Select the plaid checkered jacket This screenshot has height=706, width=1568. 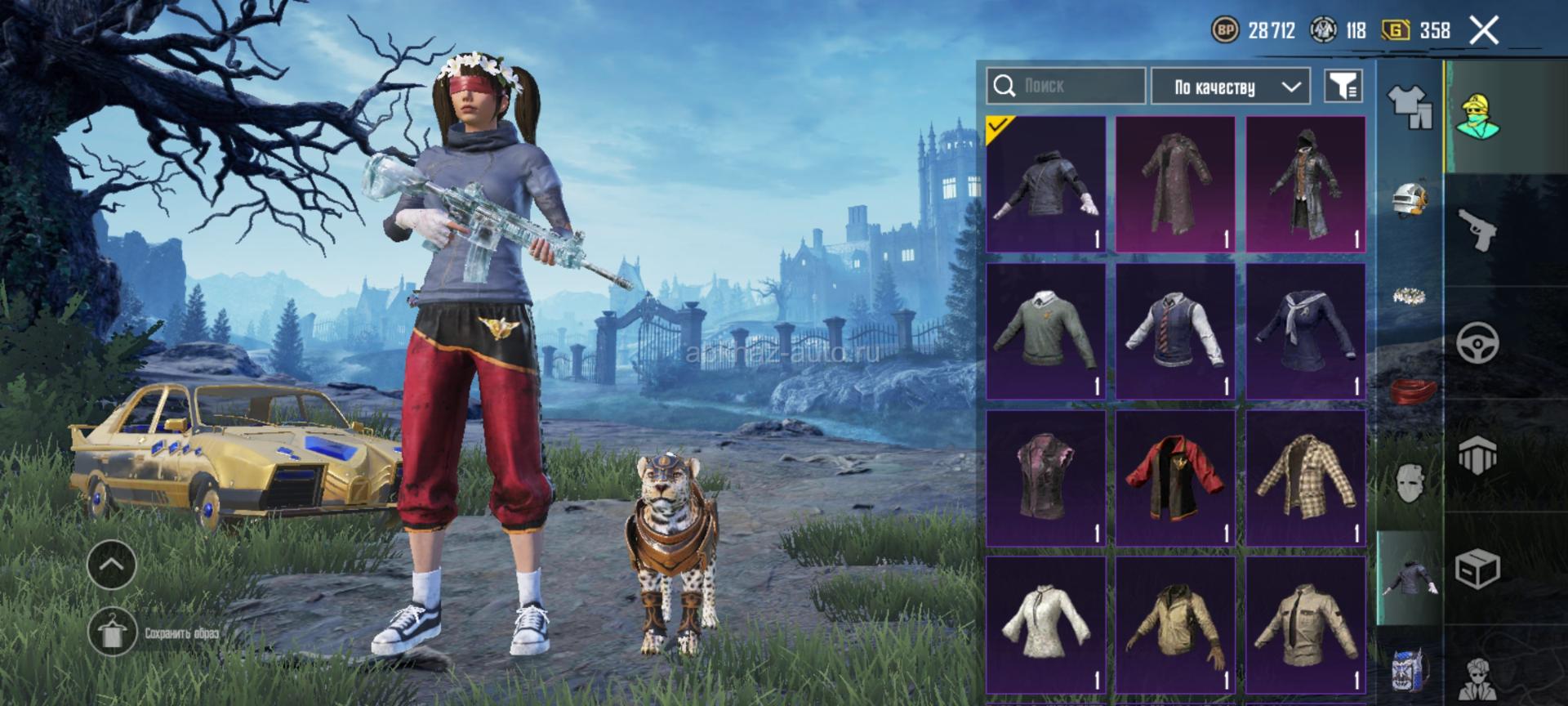tap(1305, 478)
